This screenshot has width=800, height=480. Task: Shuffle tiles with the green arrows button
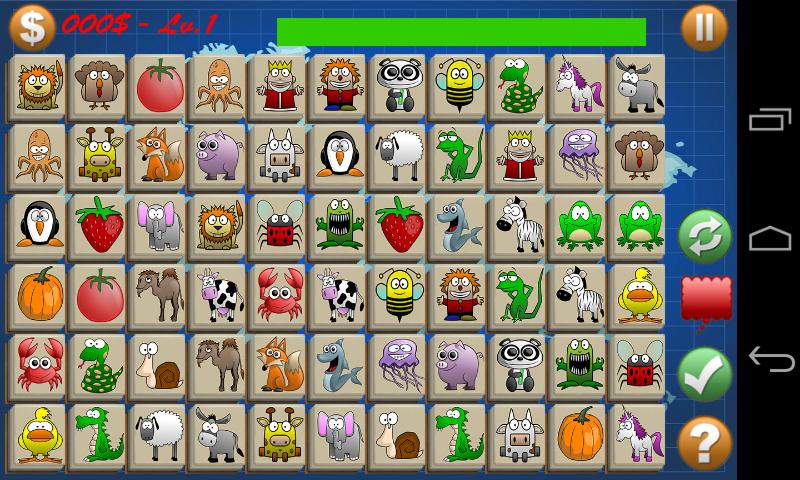point(704,237)
